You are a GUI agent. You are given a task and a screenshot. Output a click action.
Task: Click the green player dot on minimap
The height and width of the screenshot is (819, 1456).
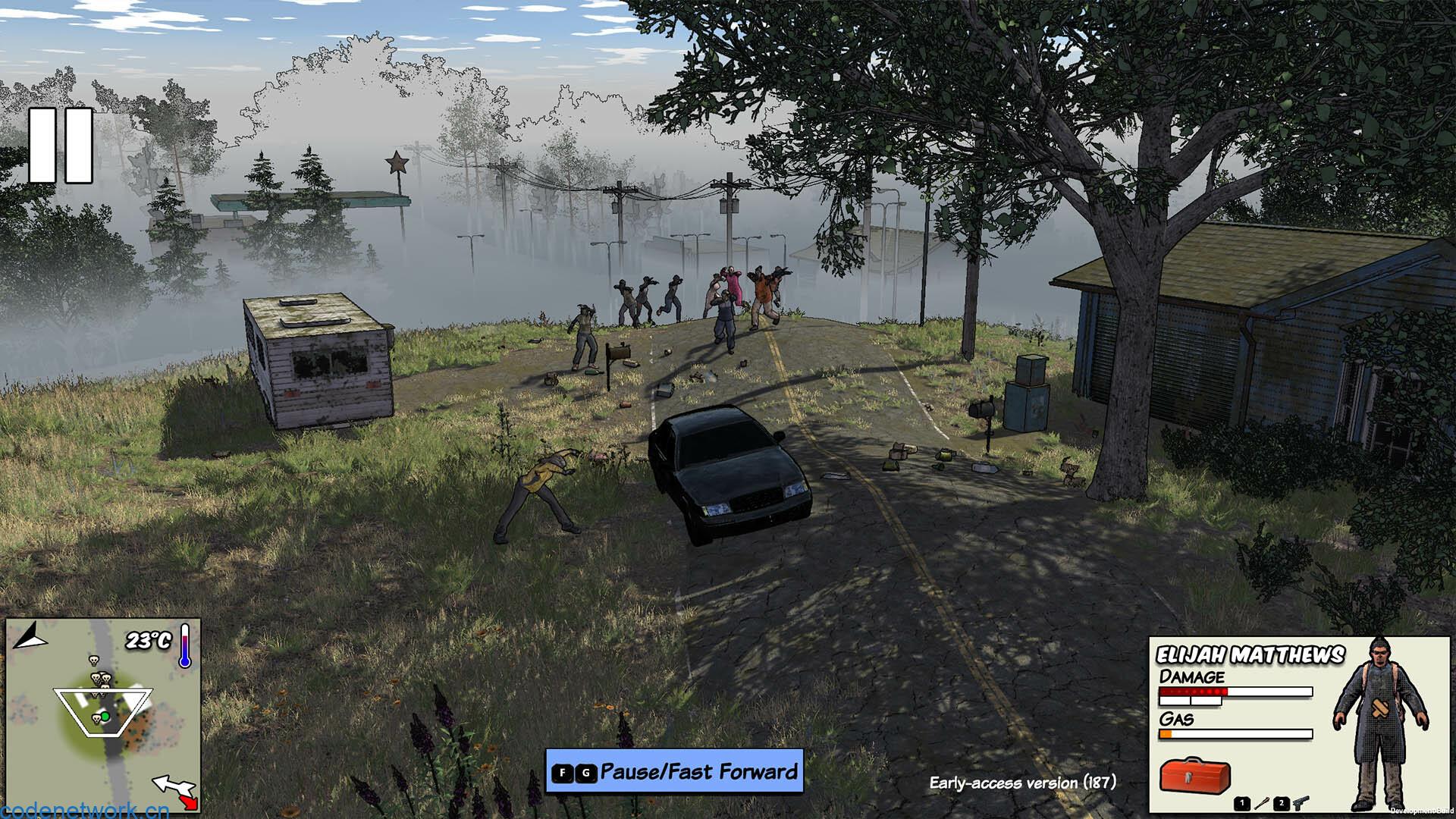point(105,717)
